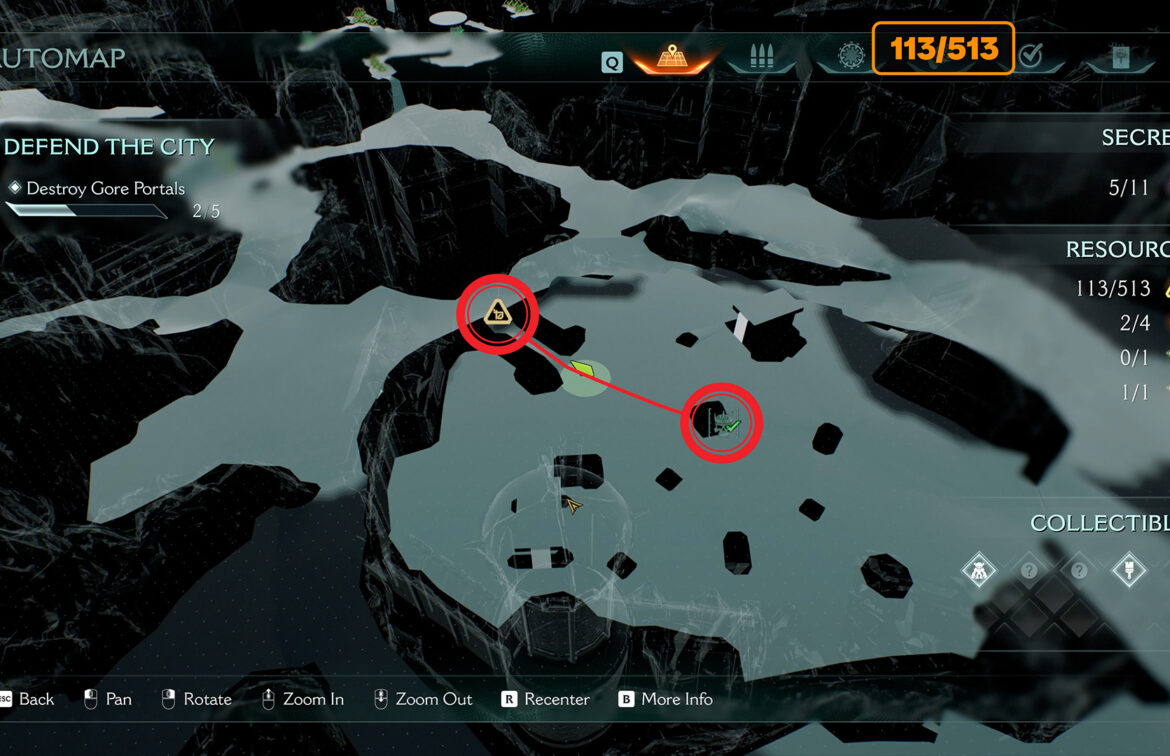Select the green checkmark map marker
The width and height of the screenshot is (1170, 756).
[730, 425]
